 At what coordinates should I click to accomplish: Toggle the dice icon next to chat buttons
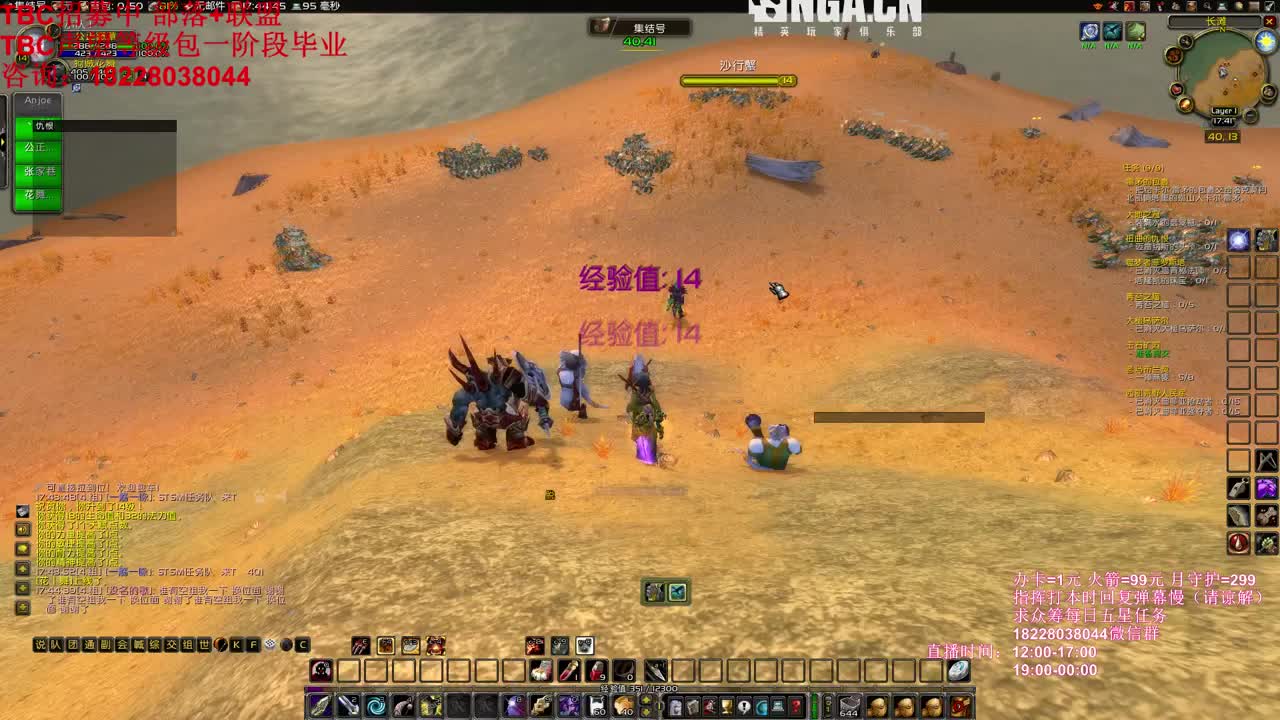(270, 645)
